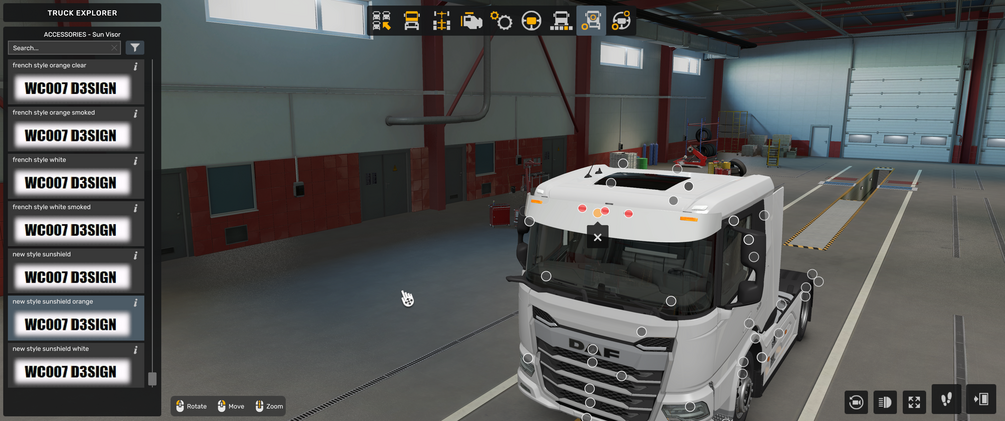Image resolution: width=1005 pixels, height=421 pixels.
Task: Pick the french style white sun visor
Action: [70, 182]
